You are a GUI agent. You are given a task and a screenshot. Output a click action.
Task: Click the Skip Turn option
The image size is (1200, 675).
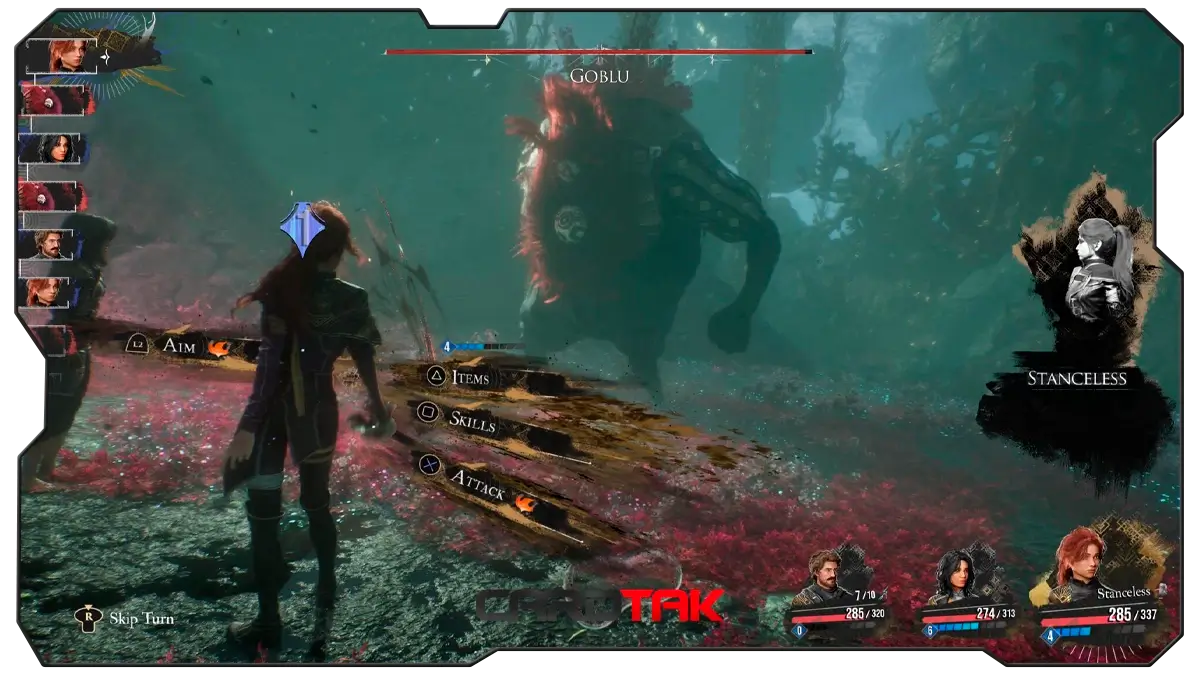pyautogui.click(x=141, y=618)
